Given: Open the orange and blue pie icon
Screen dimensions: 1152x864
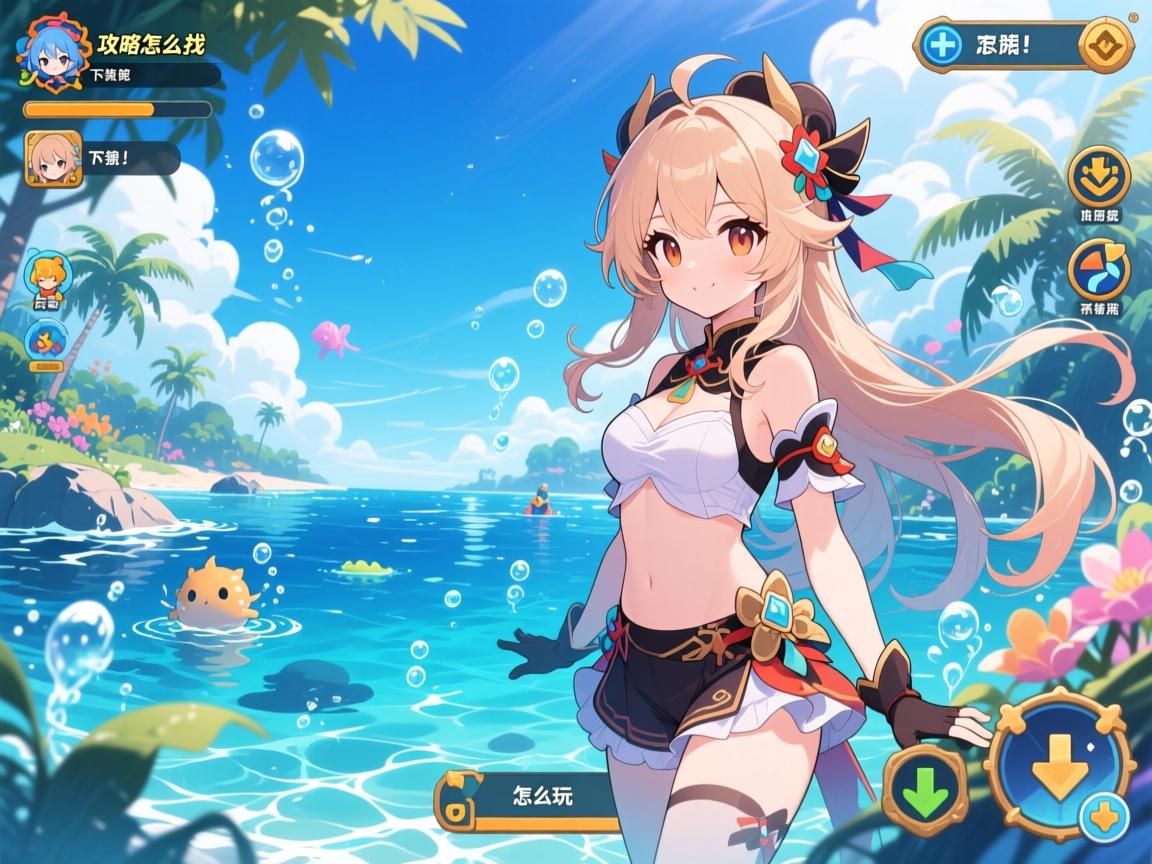Looking at the screenshot, I should (x=1099, y=269).
